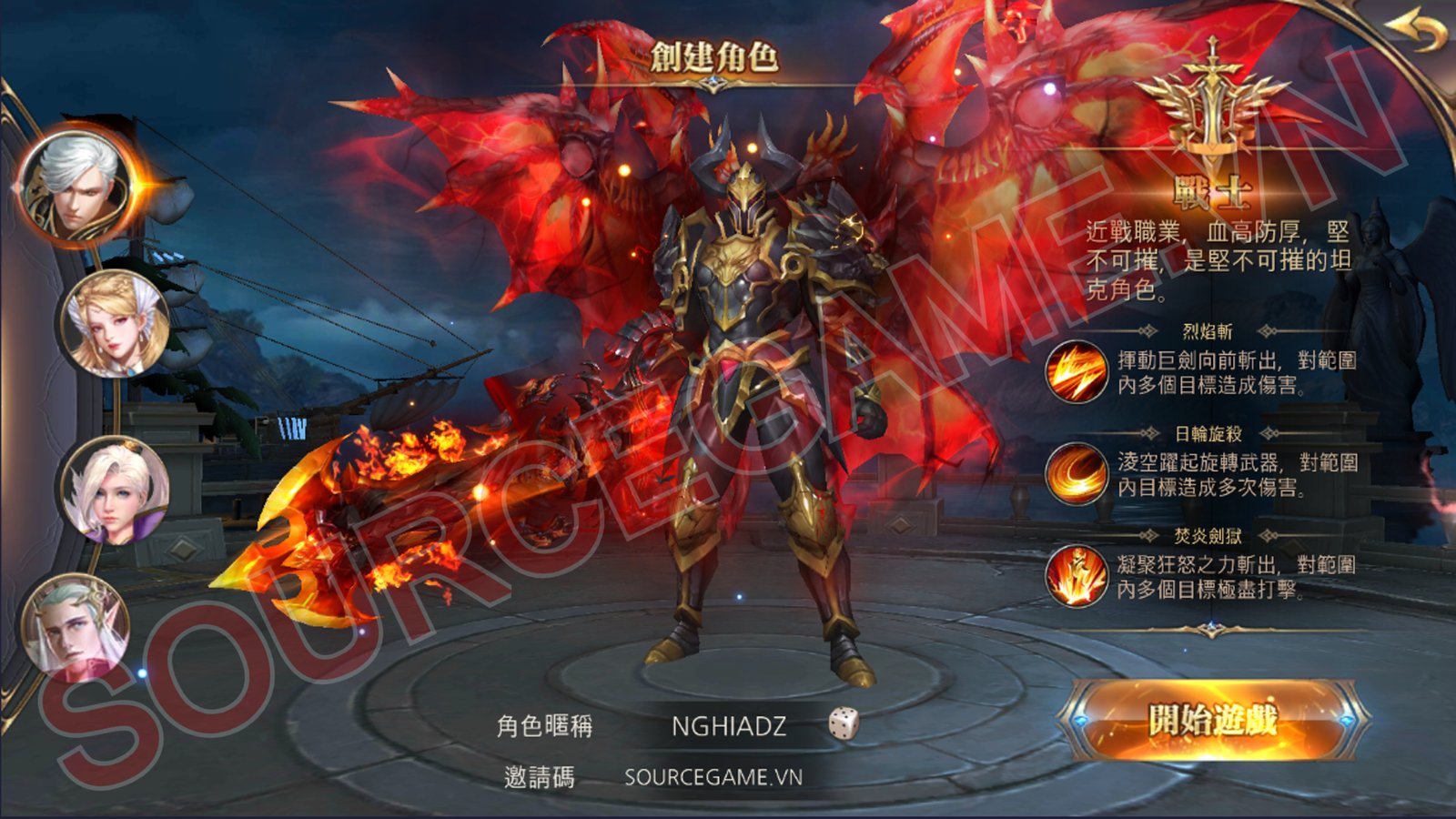Pick the pale-haired woman in purple portrait
This screenshot has width=1456, height=819.
pyautogui.click(x=115, y=489)
